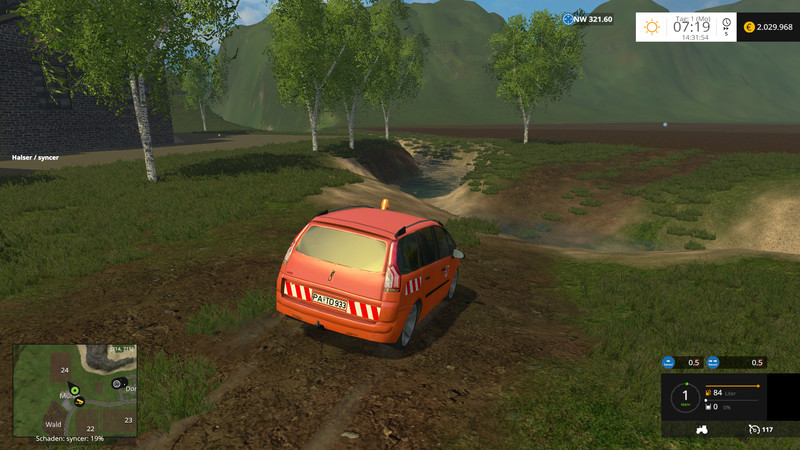800x450 pixels.
Task: Click the sun weather icon
Action: (x=650, y=25)
